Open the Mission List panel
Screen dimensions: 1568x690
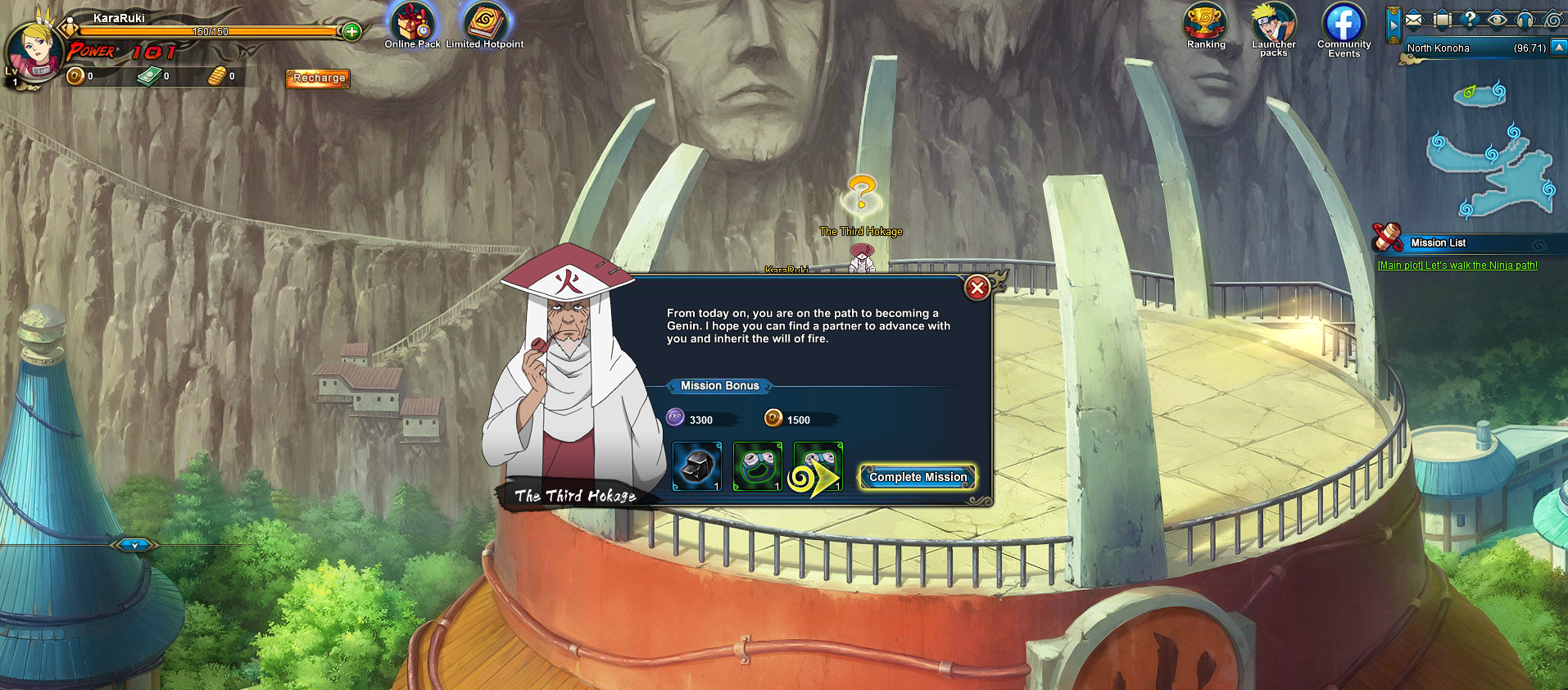[1438, 243]
